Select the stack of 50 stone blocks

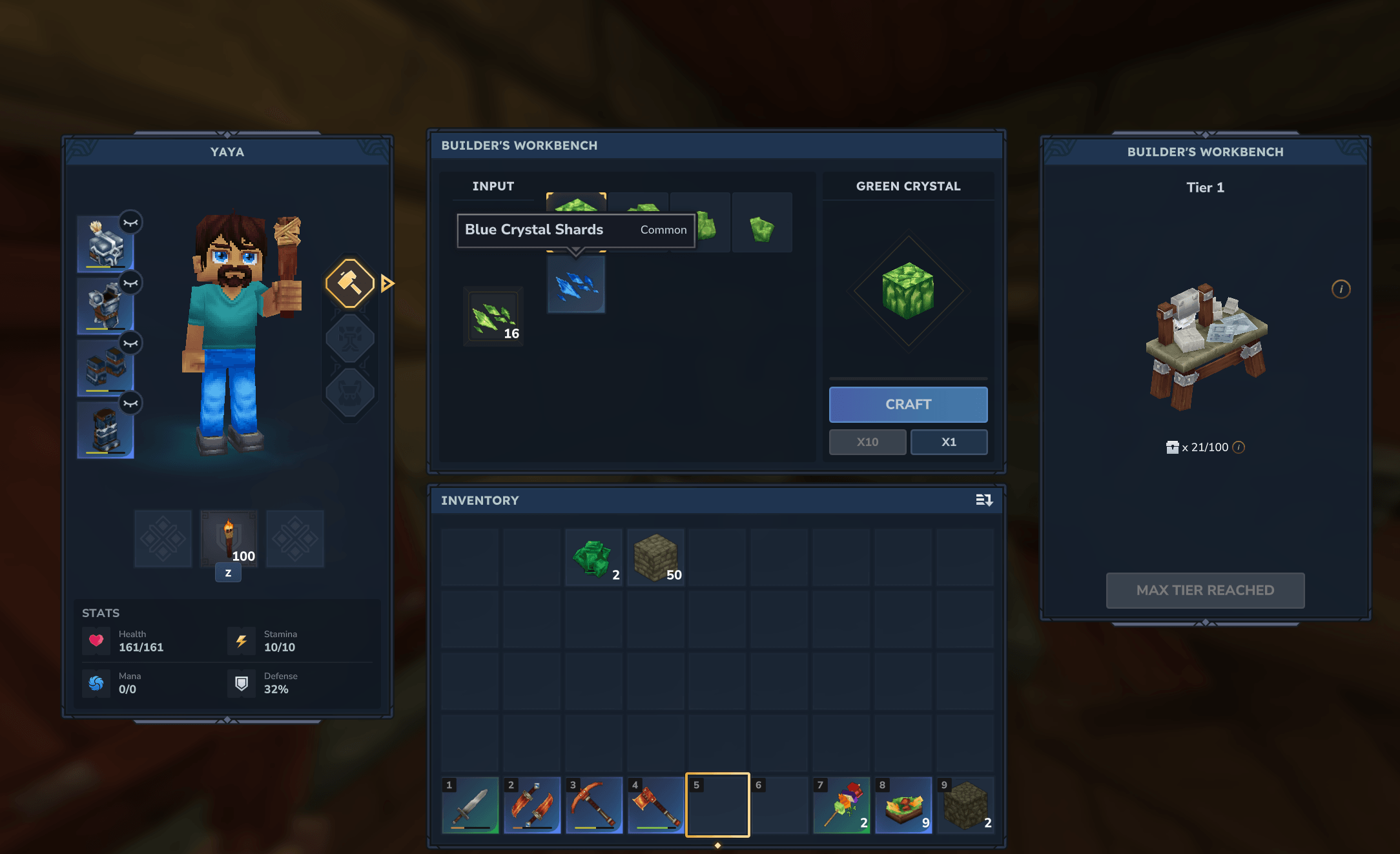tap(655, 557)
